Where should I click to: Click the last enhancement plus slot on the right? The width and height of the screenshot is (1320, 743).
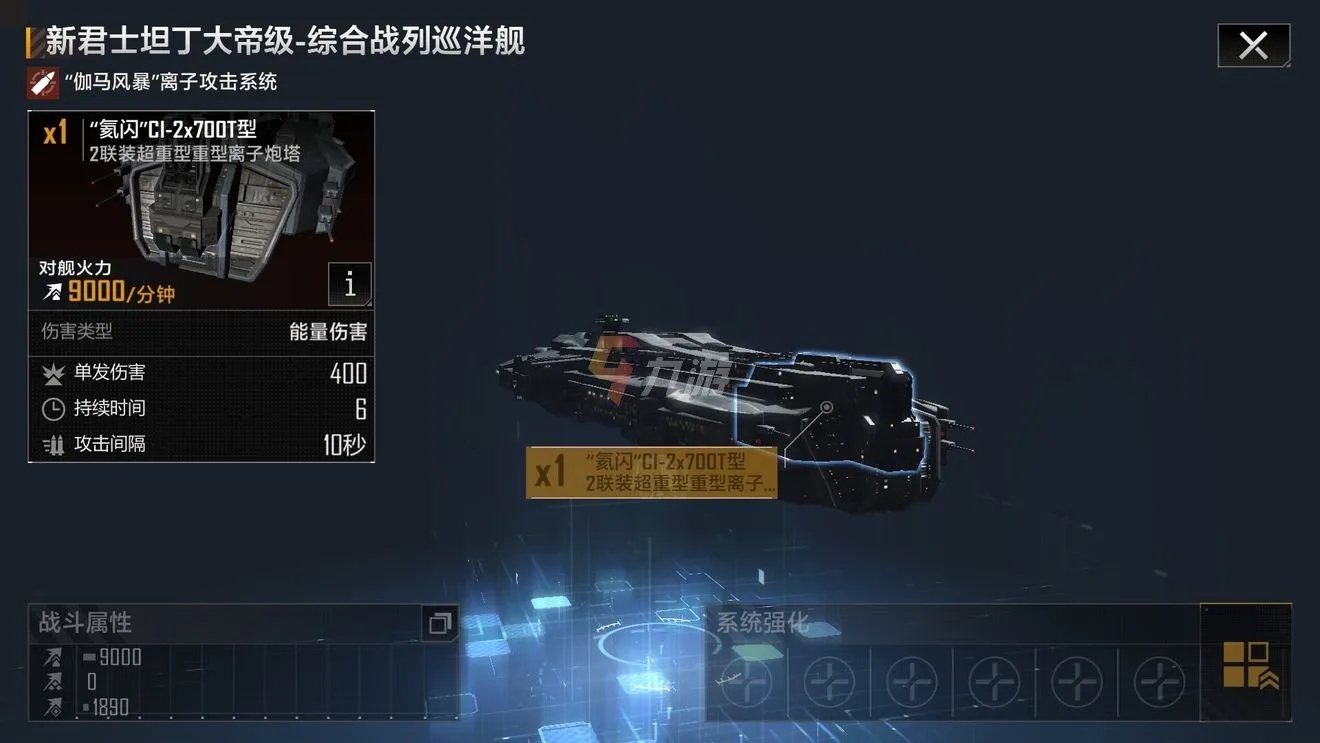1158,681
